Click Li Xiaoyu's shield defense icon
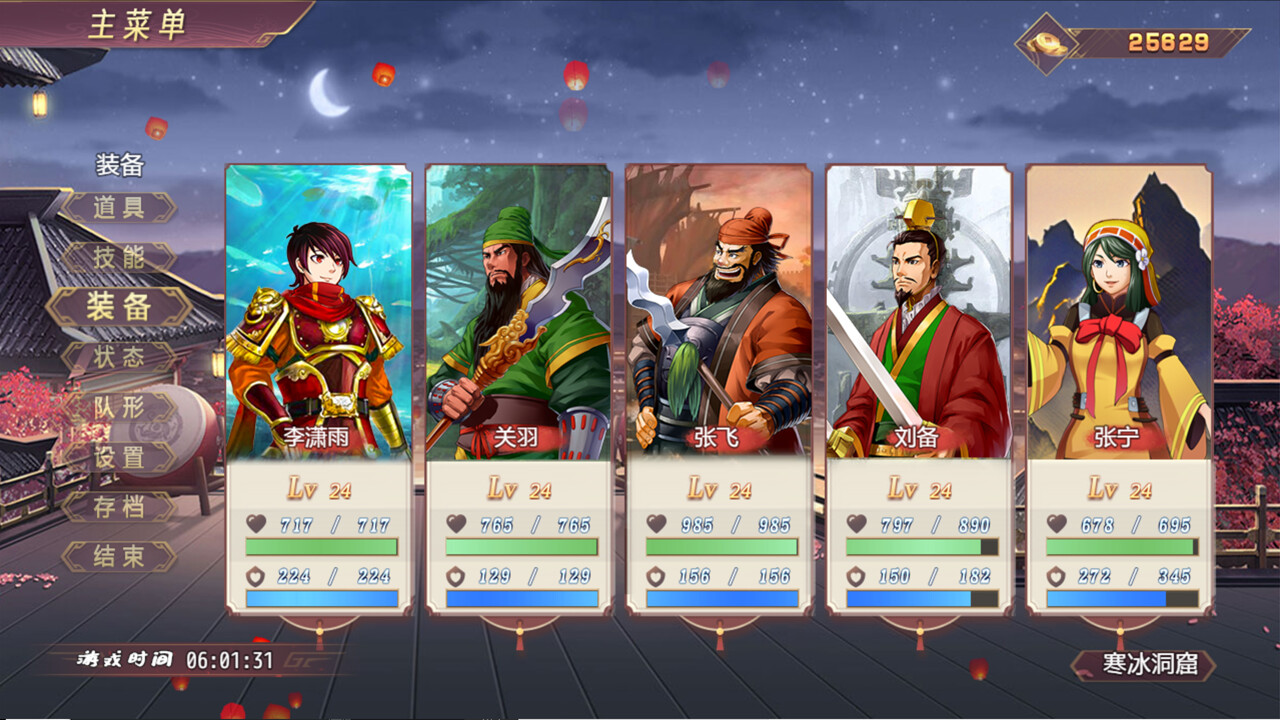 pos(256,578)
